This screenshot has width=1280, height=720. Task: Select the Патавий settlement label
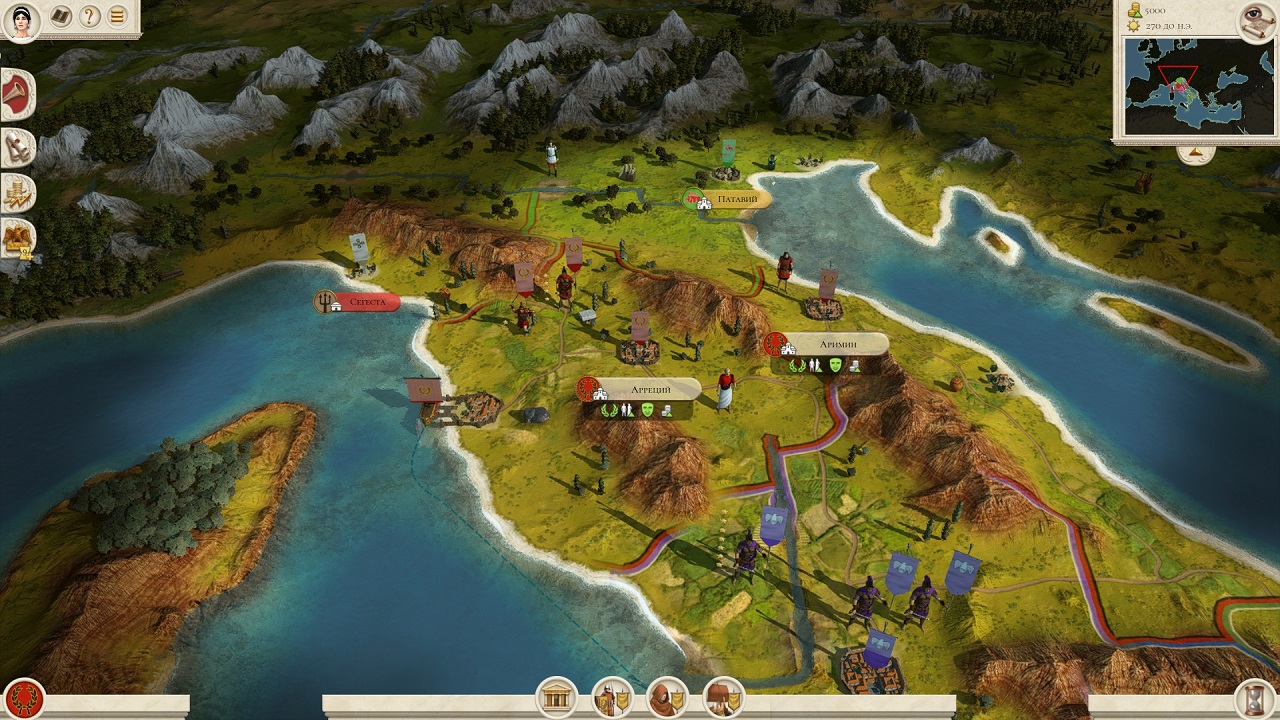click(x=733, y=199)
